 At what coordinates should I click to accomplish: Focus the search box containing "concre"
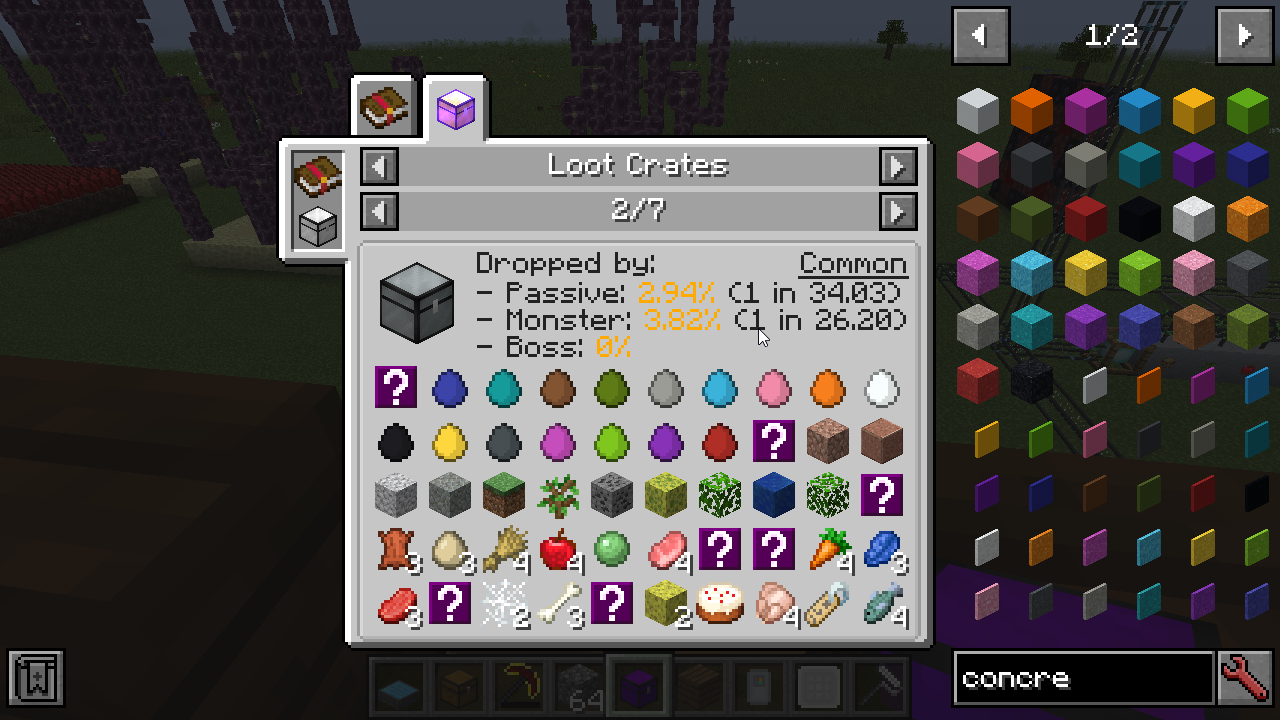click(1082, 679)
